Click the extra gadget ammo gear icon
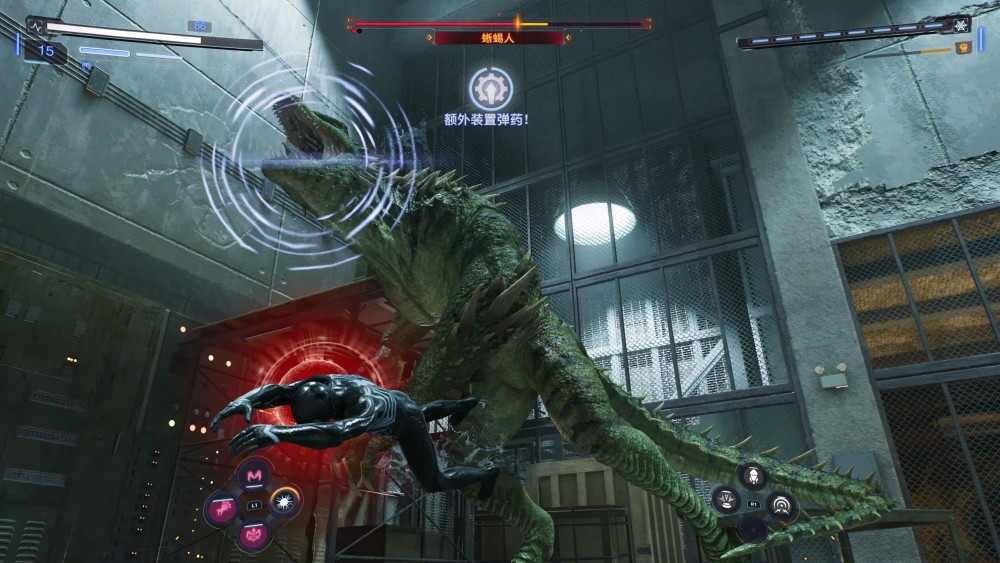 [x=491, y=88]
